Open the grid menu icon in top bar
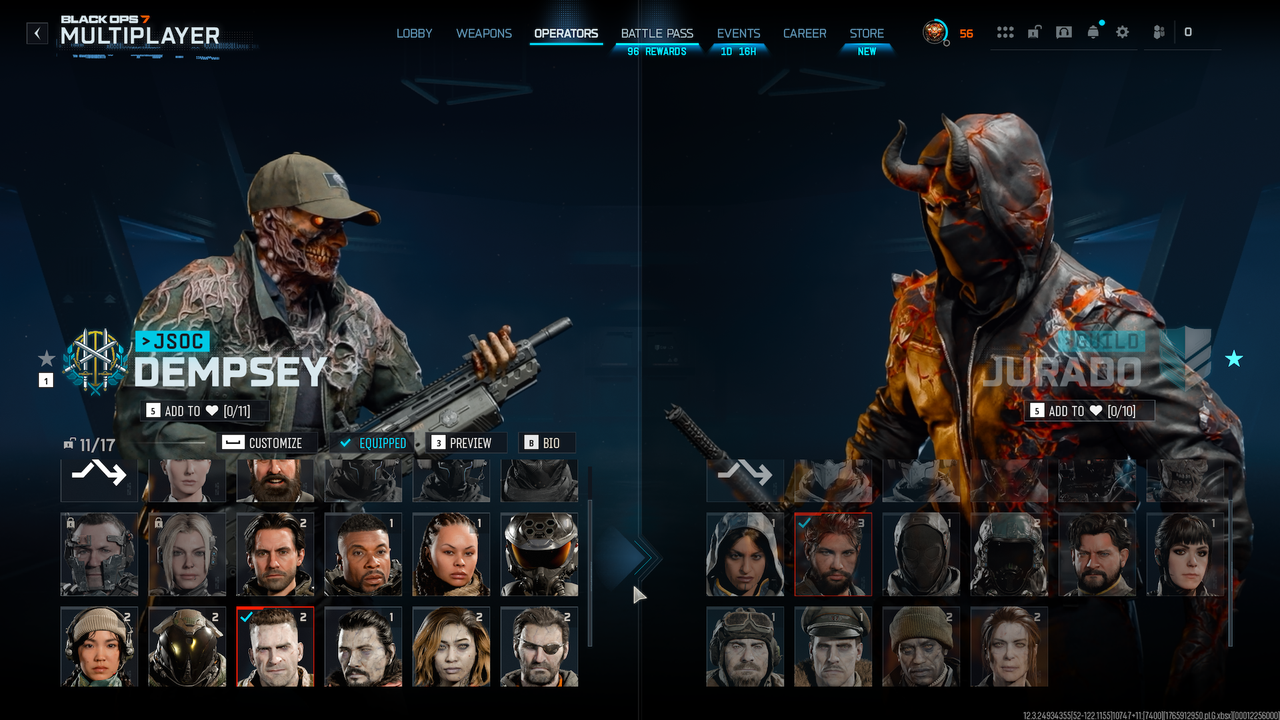 coord(1005,32)
